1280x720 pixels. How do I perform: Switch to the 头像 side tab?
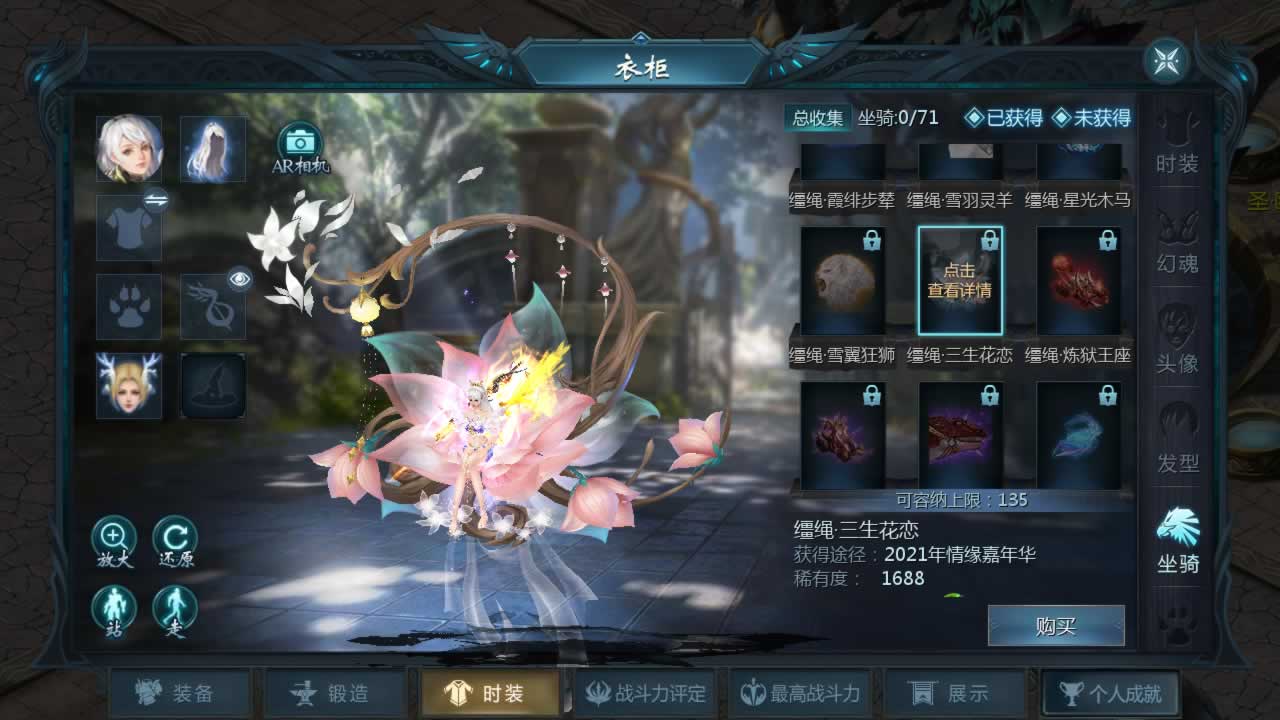(1177, 343)
